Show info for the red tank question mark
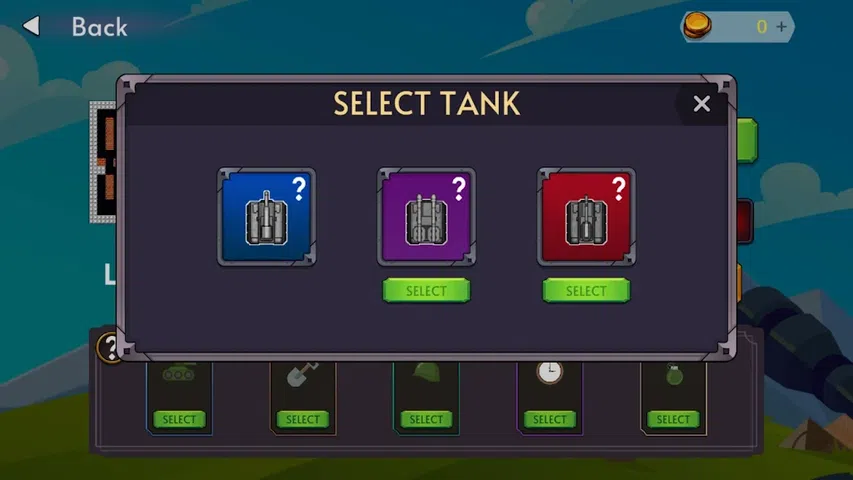The width and height of the screenshot is (853, 480). [x=619, y=188]
